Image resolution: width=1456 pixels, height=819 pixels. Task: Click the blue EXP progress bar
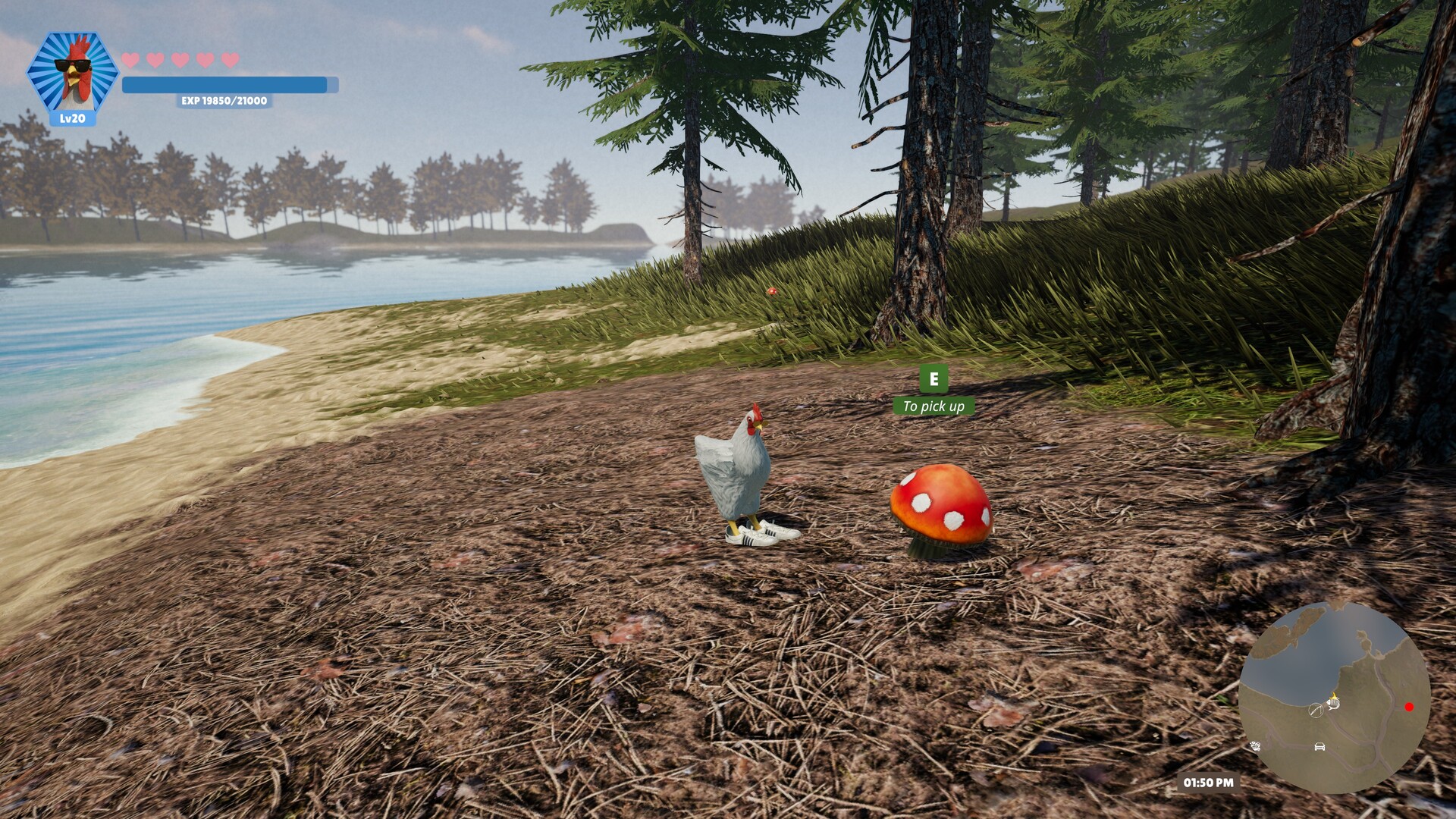point(224,84)
